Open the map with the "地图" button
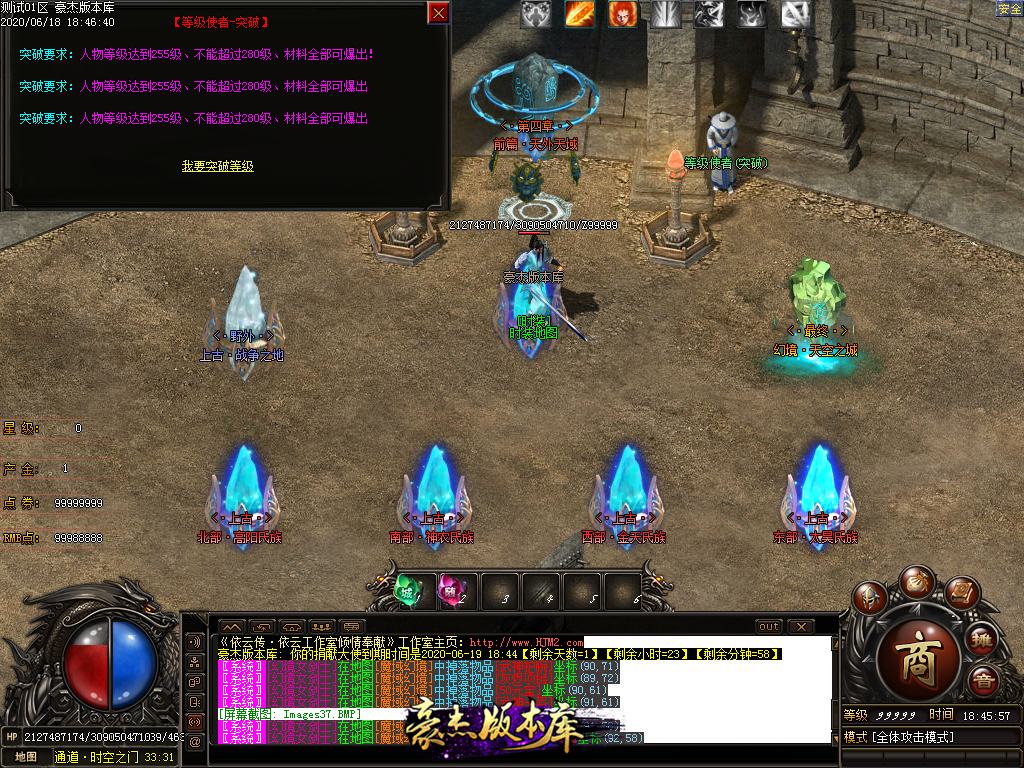The image size is (1024, 768). (x=25, y=757)
